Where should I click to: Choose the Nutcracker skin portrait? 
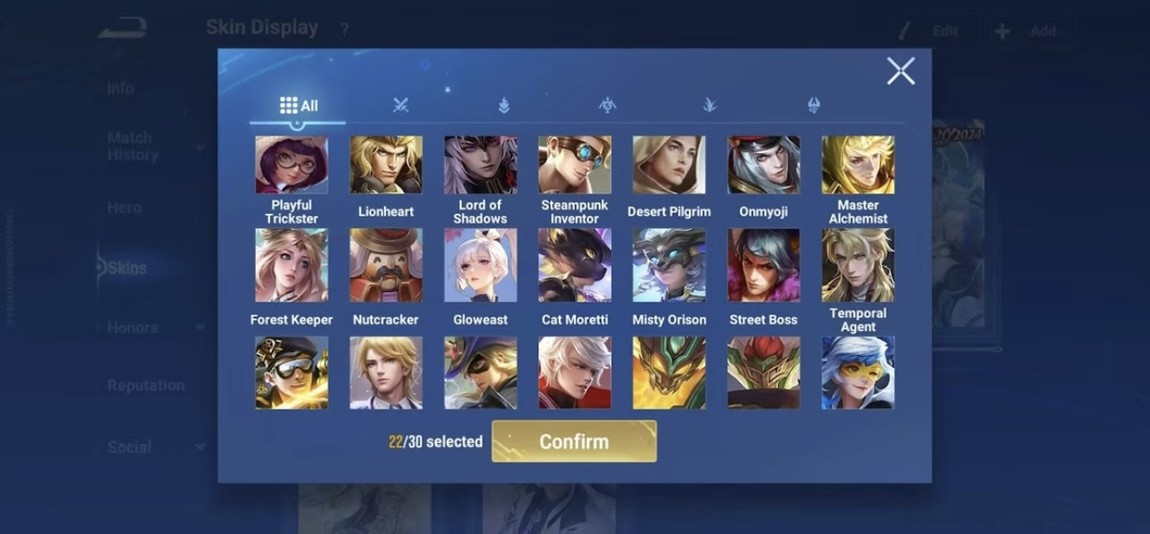point(386,265)
